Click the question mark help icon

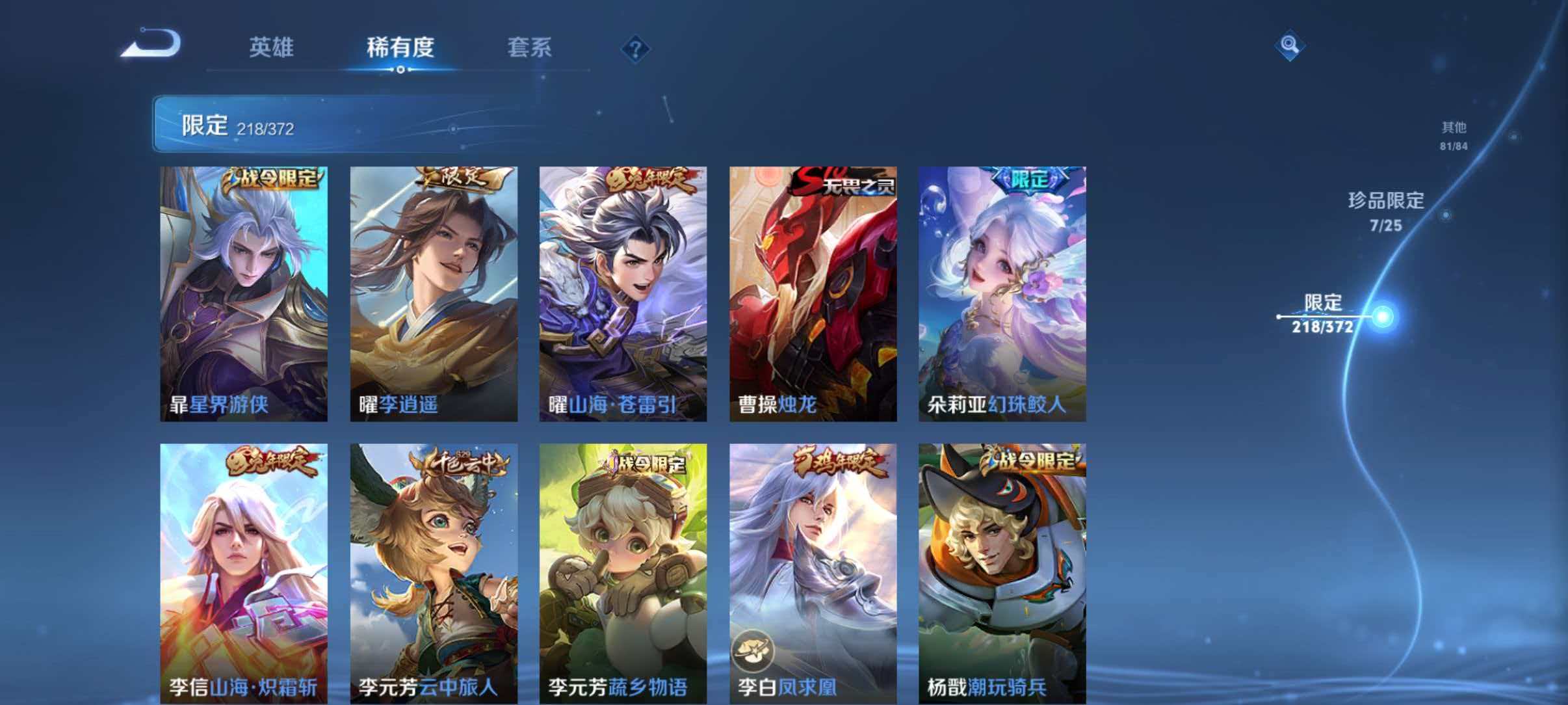(x=635, y=49)
